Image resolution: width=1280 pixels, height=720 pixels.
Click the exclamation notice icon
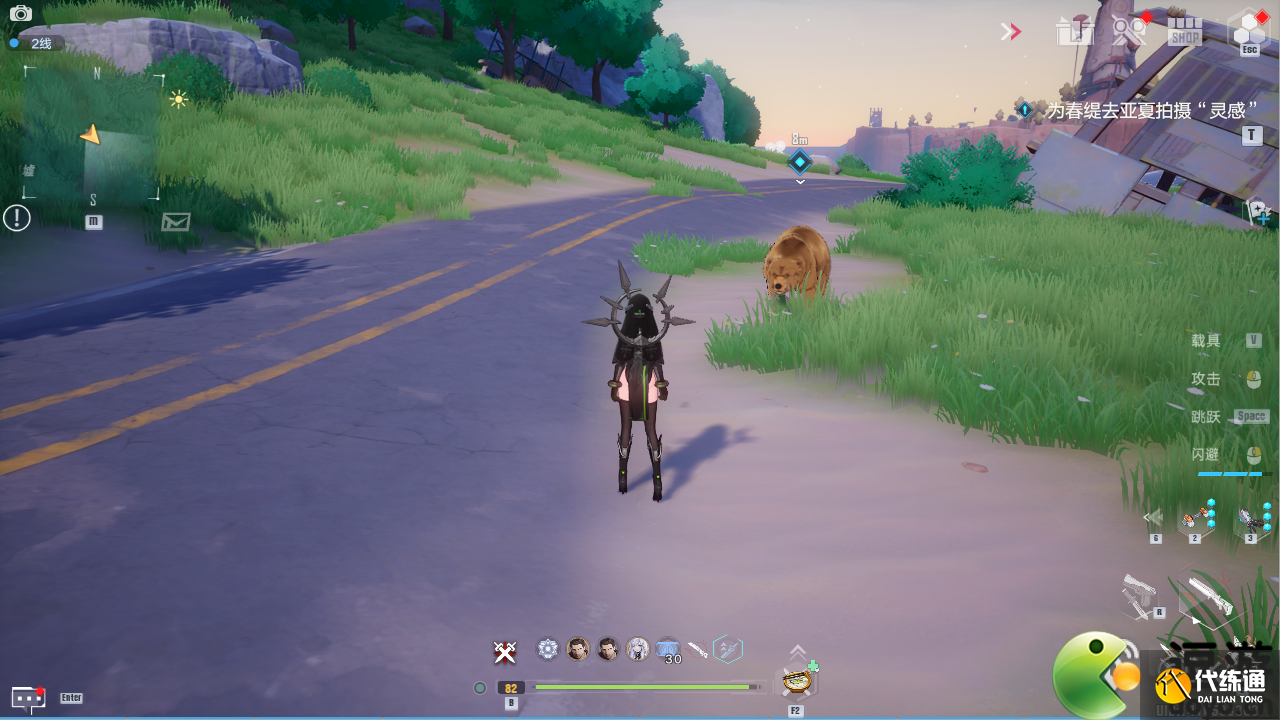coord(17,217)
